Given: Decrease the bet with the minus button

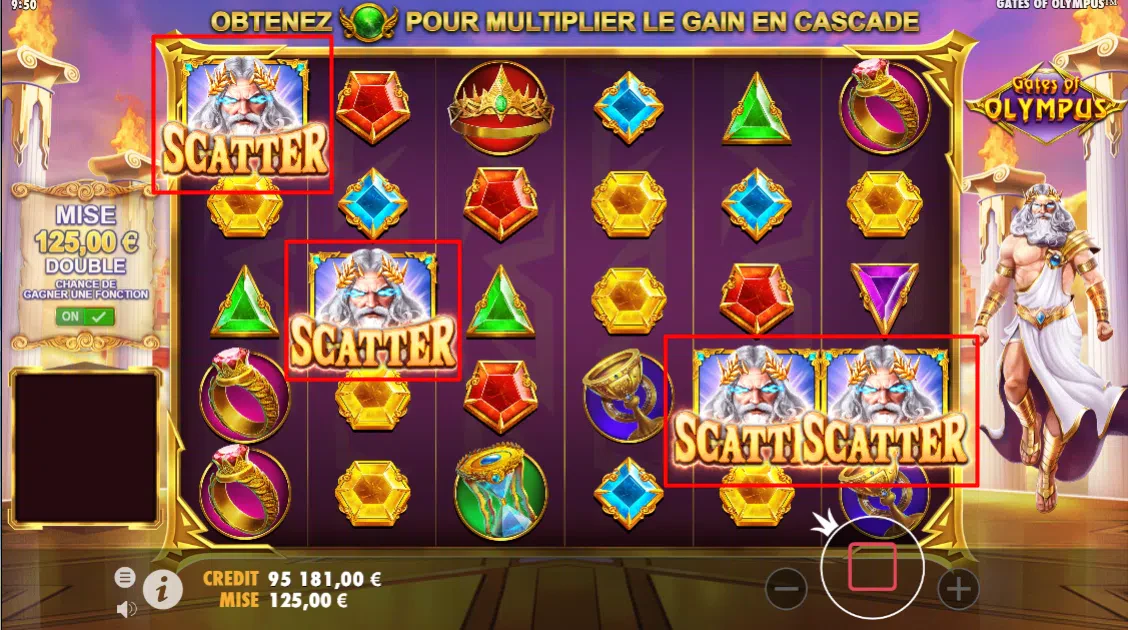Looking at the screenshot, I should (x=786, y=589).
